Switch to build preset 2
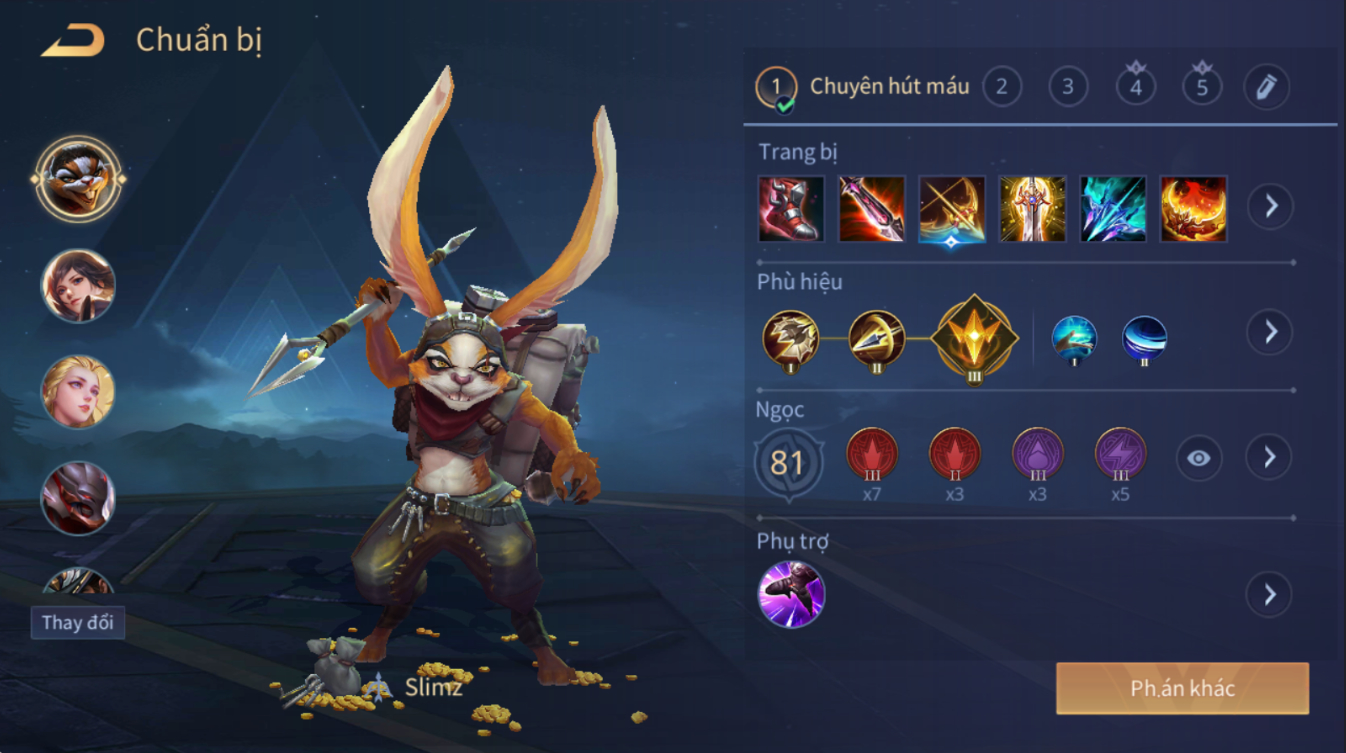Screen dimensions: 1346x753 tap(1002, 87)
